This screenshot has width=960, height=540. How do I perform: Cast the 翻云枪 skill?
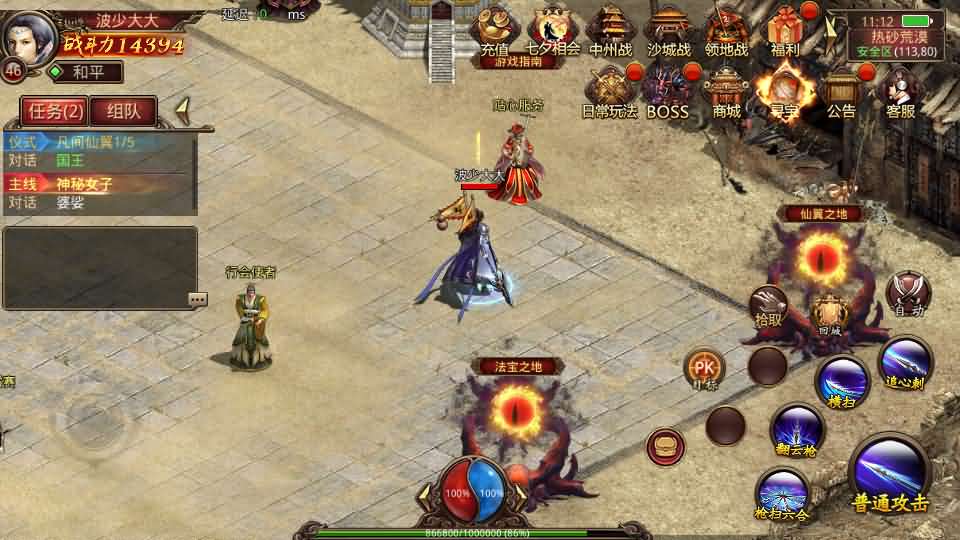[x=797, y=431]
